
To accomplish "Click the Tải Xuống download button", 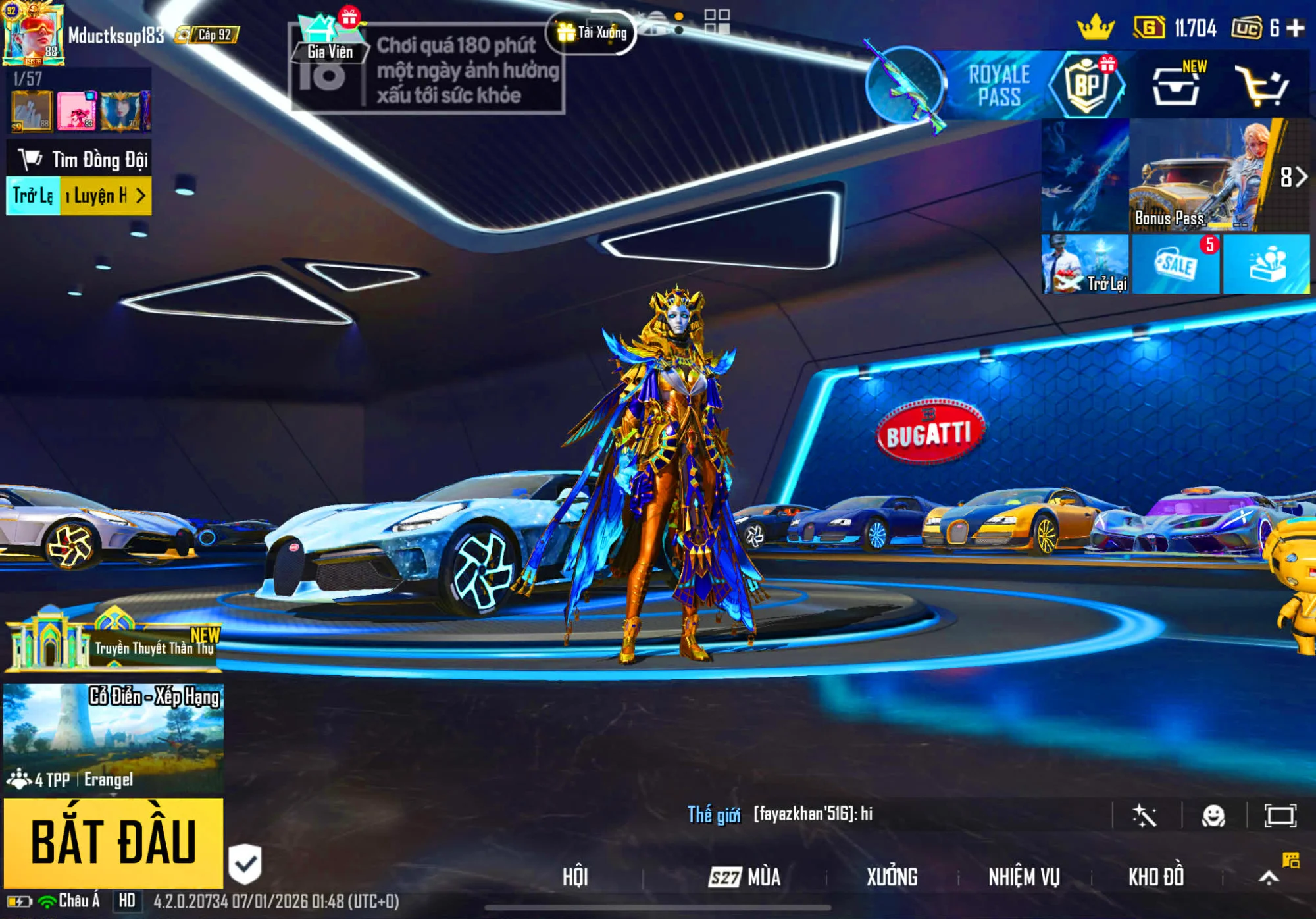I will (592, 32).
